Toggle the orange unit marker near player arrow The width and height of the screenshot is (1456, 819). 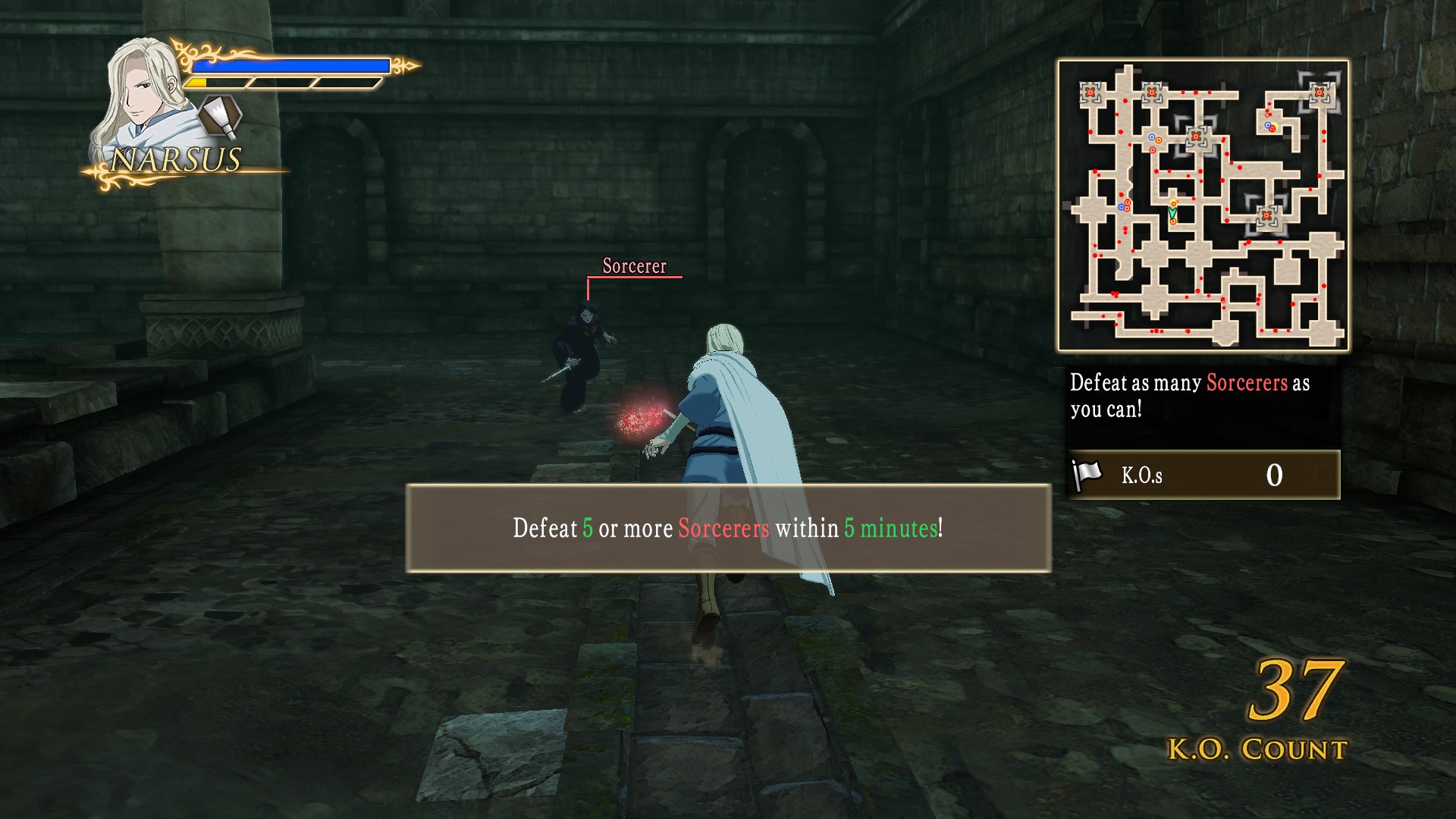pyautogui.click(x=1174, y=202)
